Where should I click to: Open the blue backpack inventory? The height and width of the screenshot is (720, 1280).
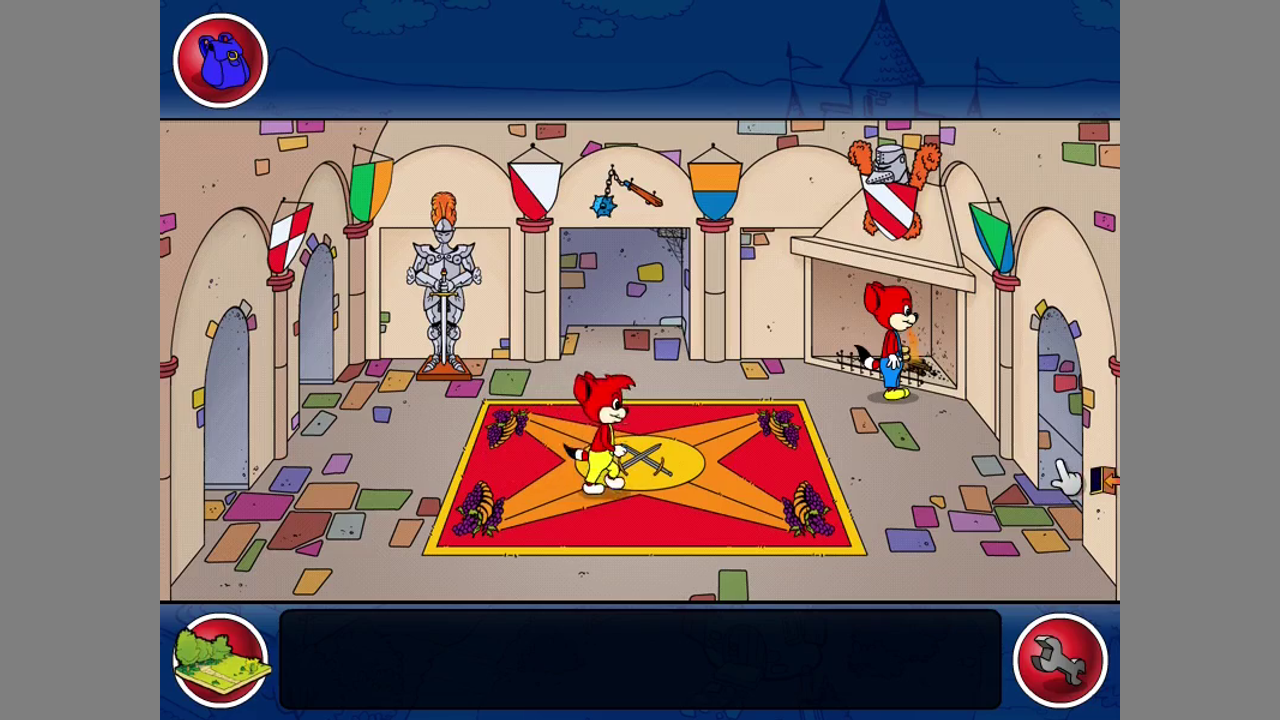(x=220, y=60)
